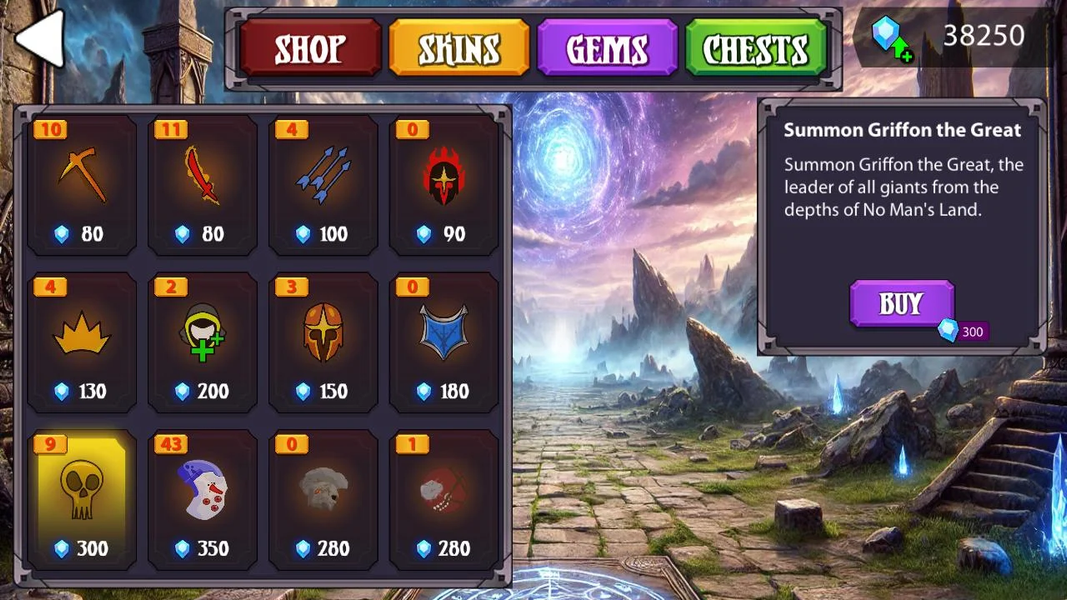
Task: Open the Chests tab
Action: (x=756, y=48)
